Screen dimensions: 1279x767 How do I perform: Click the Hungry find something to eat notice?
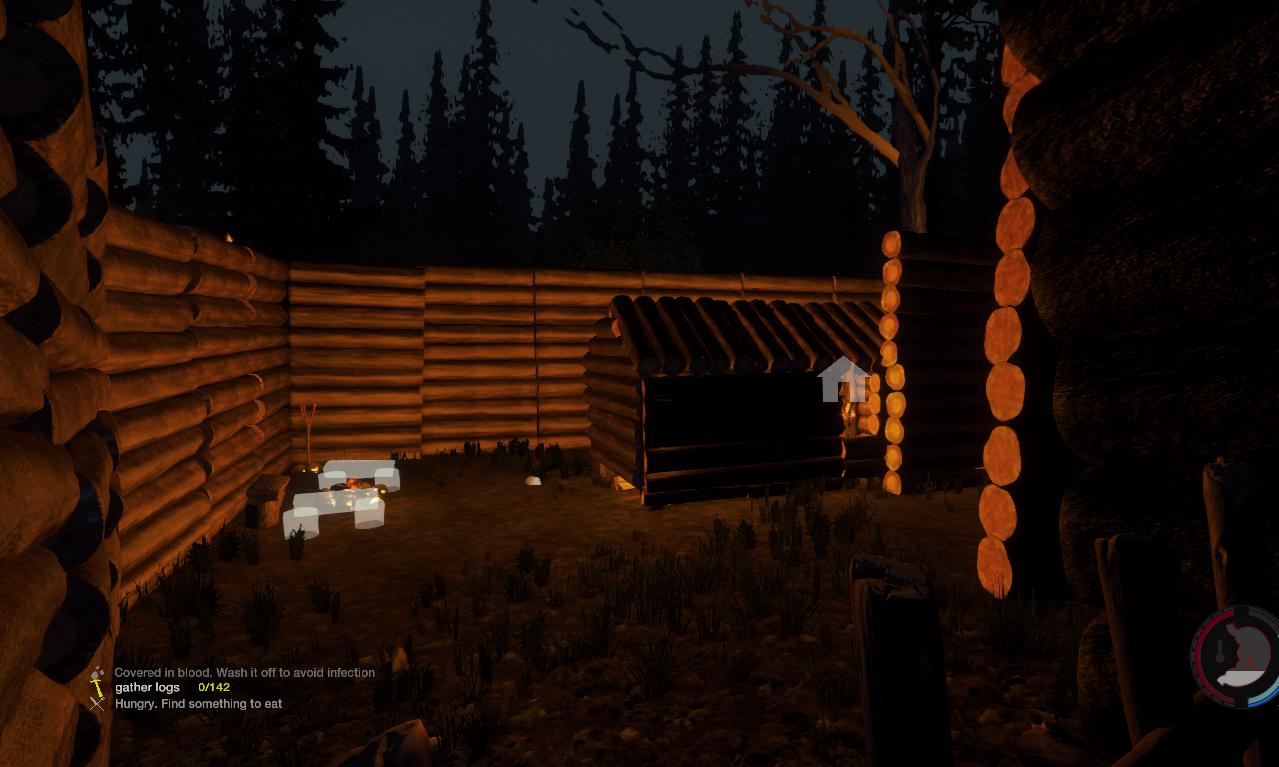tap(198, 704)
